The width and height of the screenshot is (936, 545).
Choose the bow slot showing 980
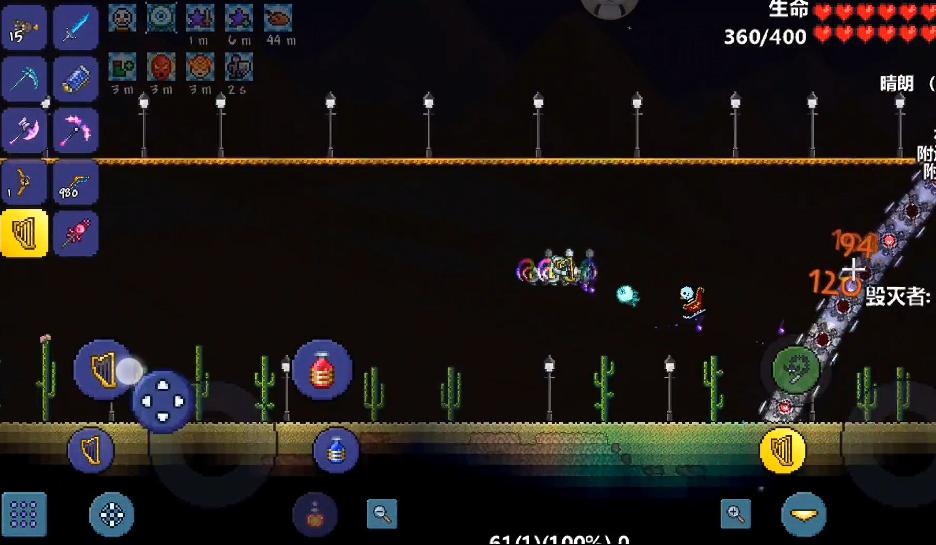pos(76,183)
